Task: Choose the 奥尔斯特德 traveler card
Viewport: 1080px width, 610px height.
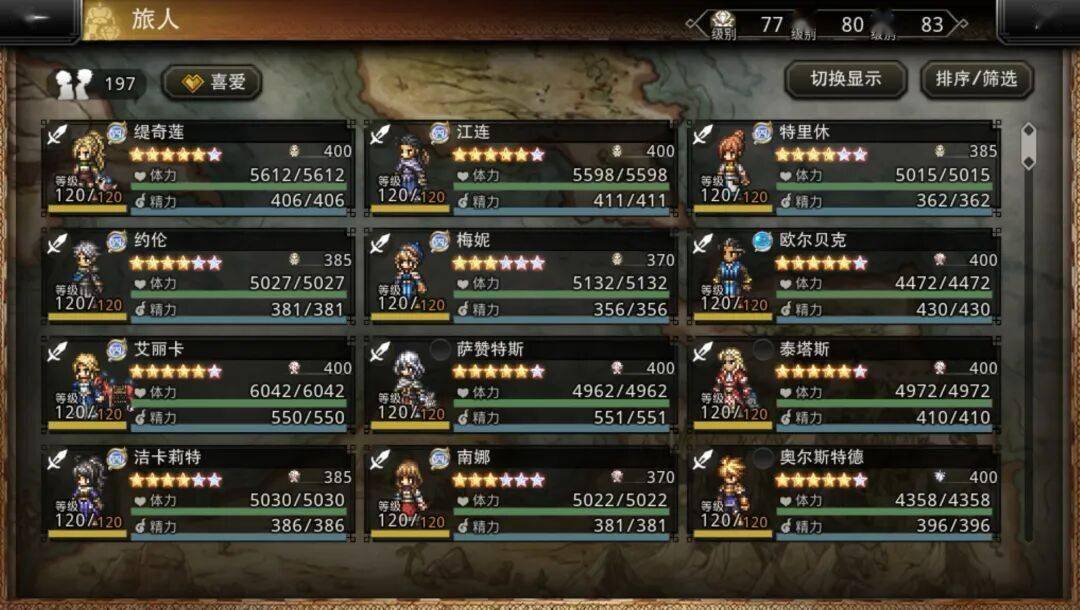Action: pos(845,493)
